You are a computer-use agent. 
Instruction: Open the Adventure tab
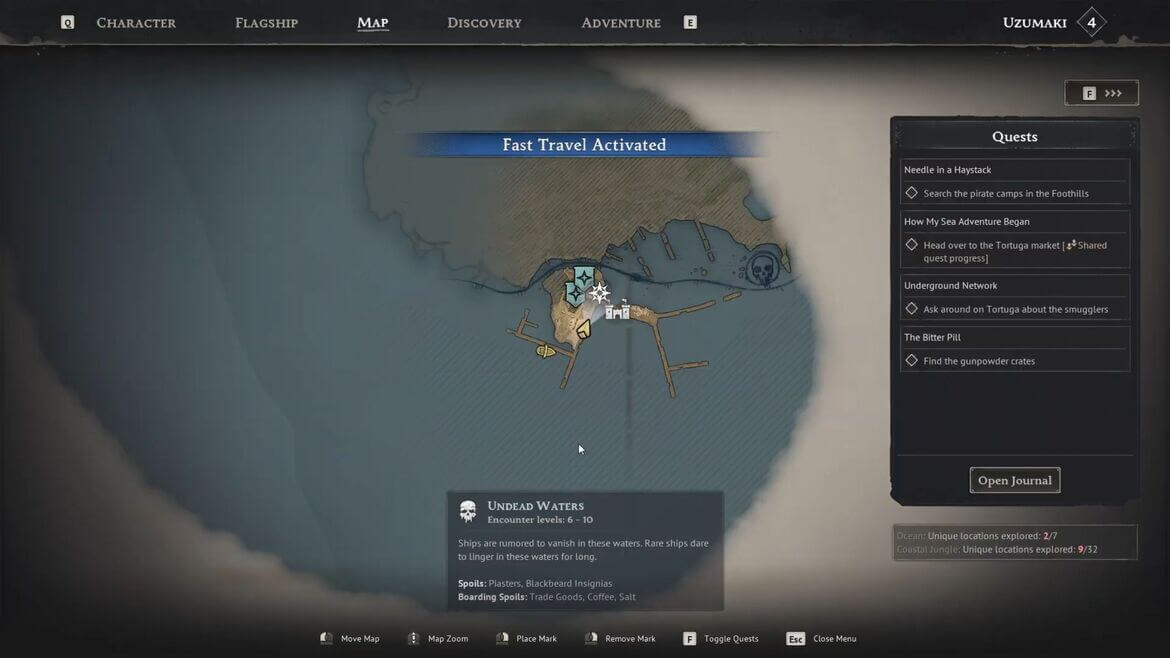point(621,23)
